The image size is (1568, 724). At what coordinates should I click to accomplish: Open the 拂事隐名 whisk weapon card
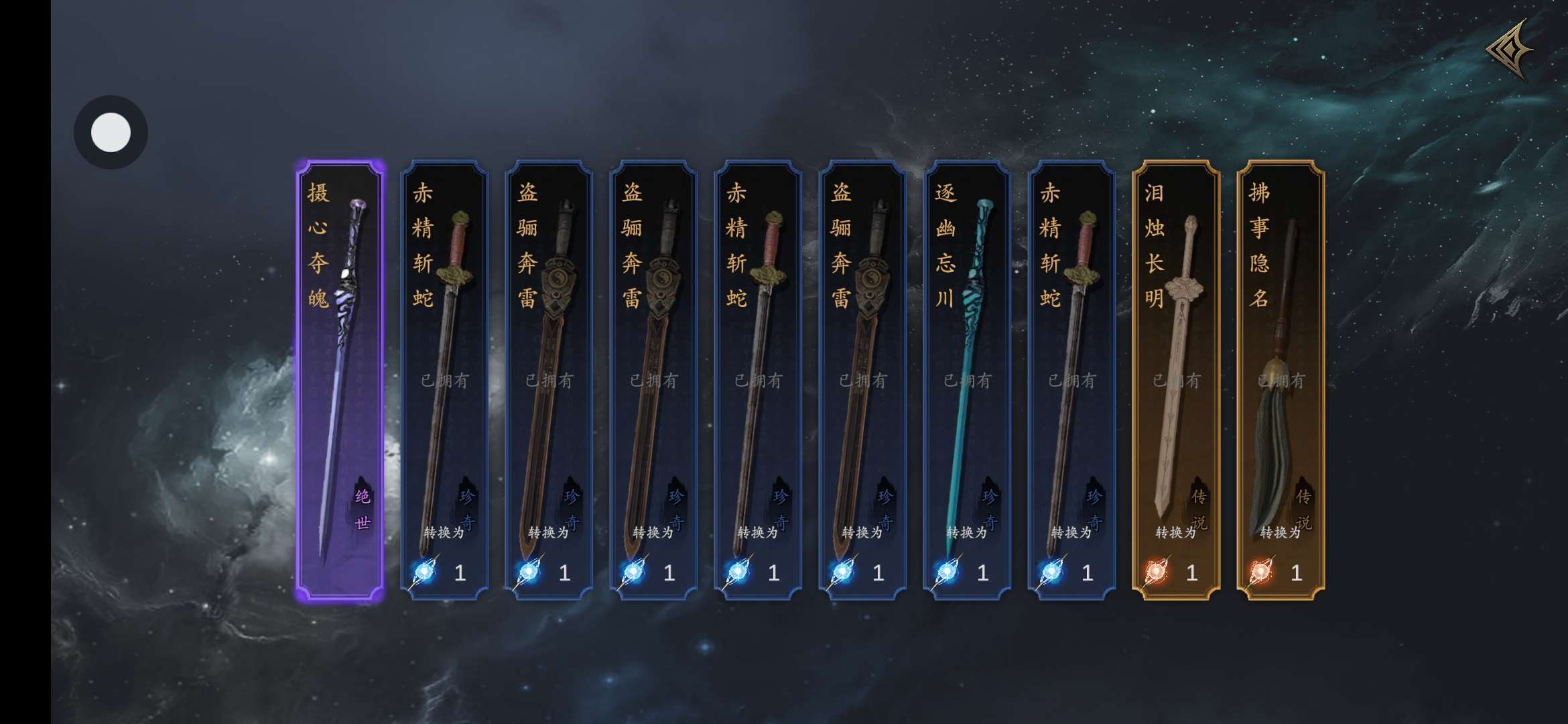(1281, 380)
